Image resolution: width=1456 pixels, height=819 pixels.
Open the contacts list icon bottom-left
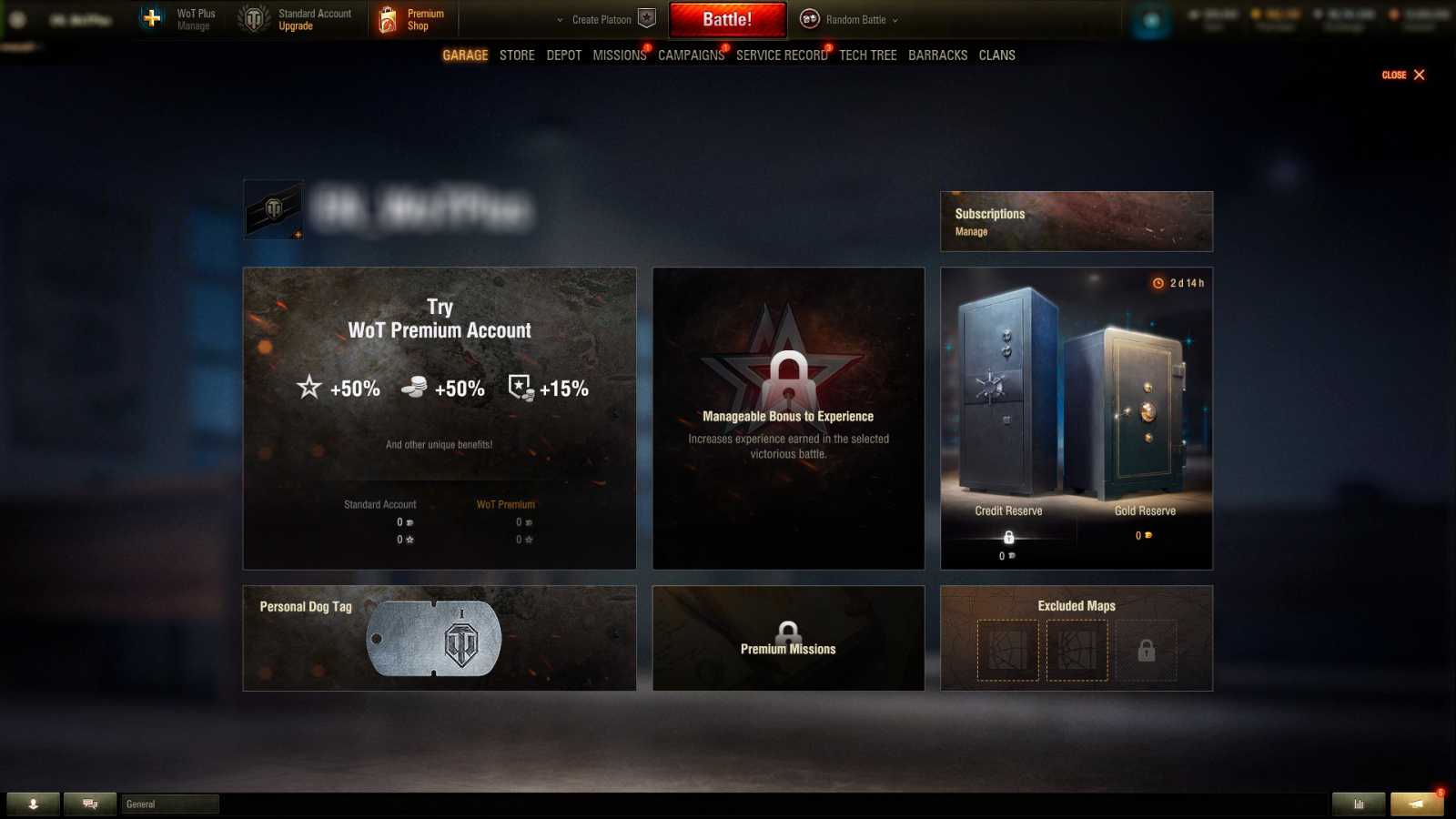tap(35, 804)
